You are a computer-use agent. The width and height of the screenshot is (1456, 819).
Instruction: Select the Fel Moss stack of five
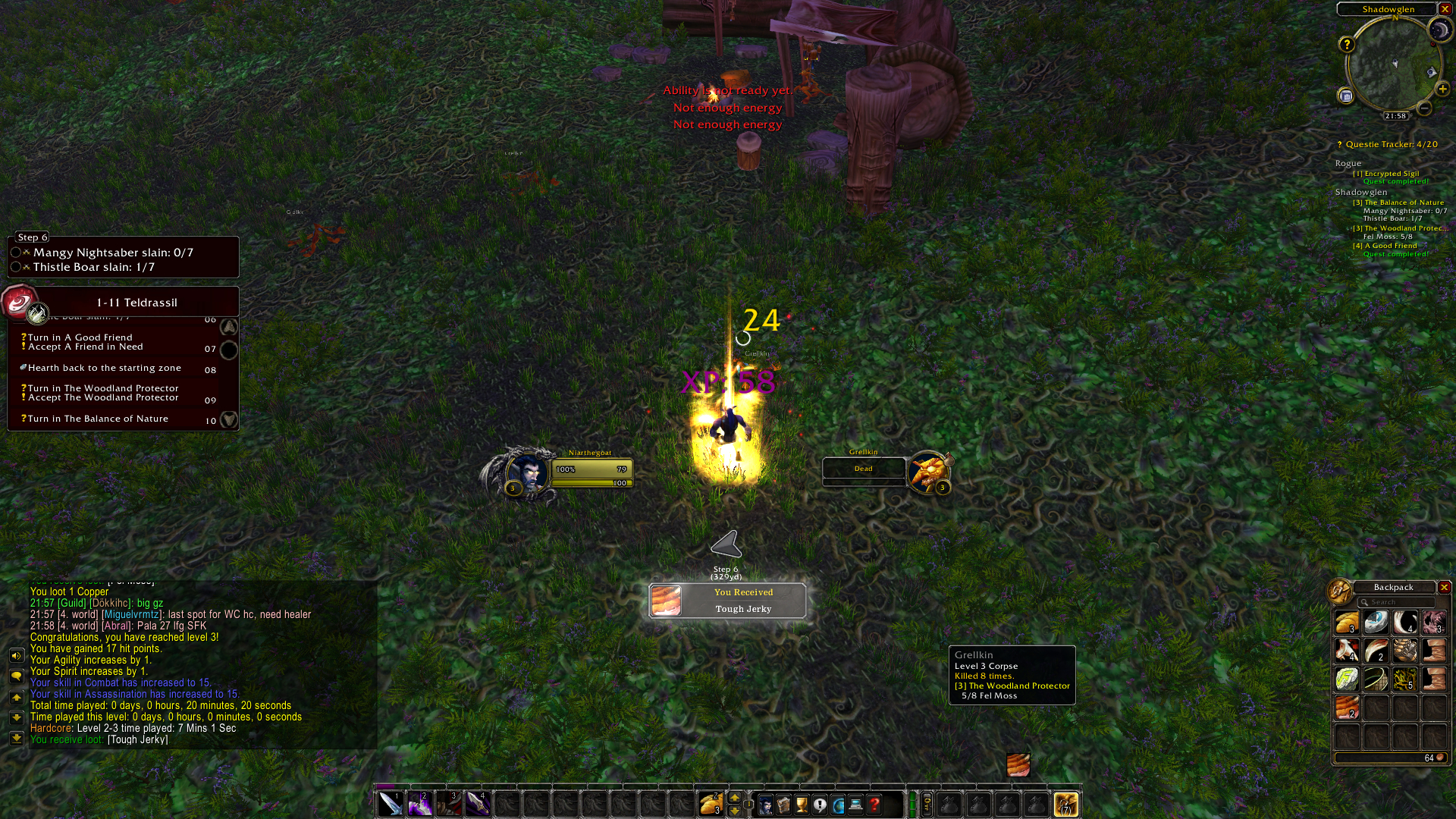[1404, 679]
